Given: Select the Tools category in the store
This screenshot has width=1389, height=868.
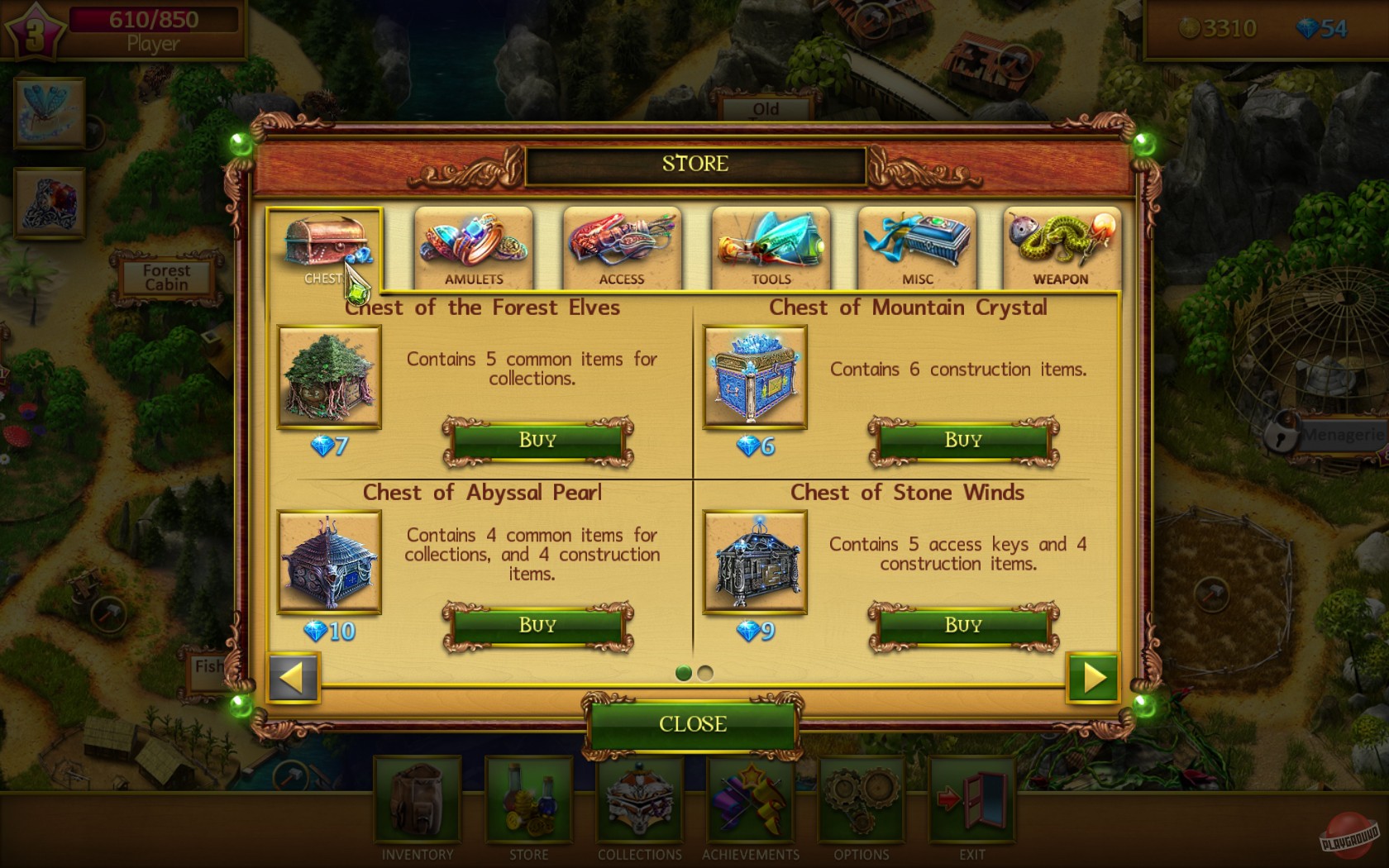Looking at the screenshot, I should (x=770, y=246).
